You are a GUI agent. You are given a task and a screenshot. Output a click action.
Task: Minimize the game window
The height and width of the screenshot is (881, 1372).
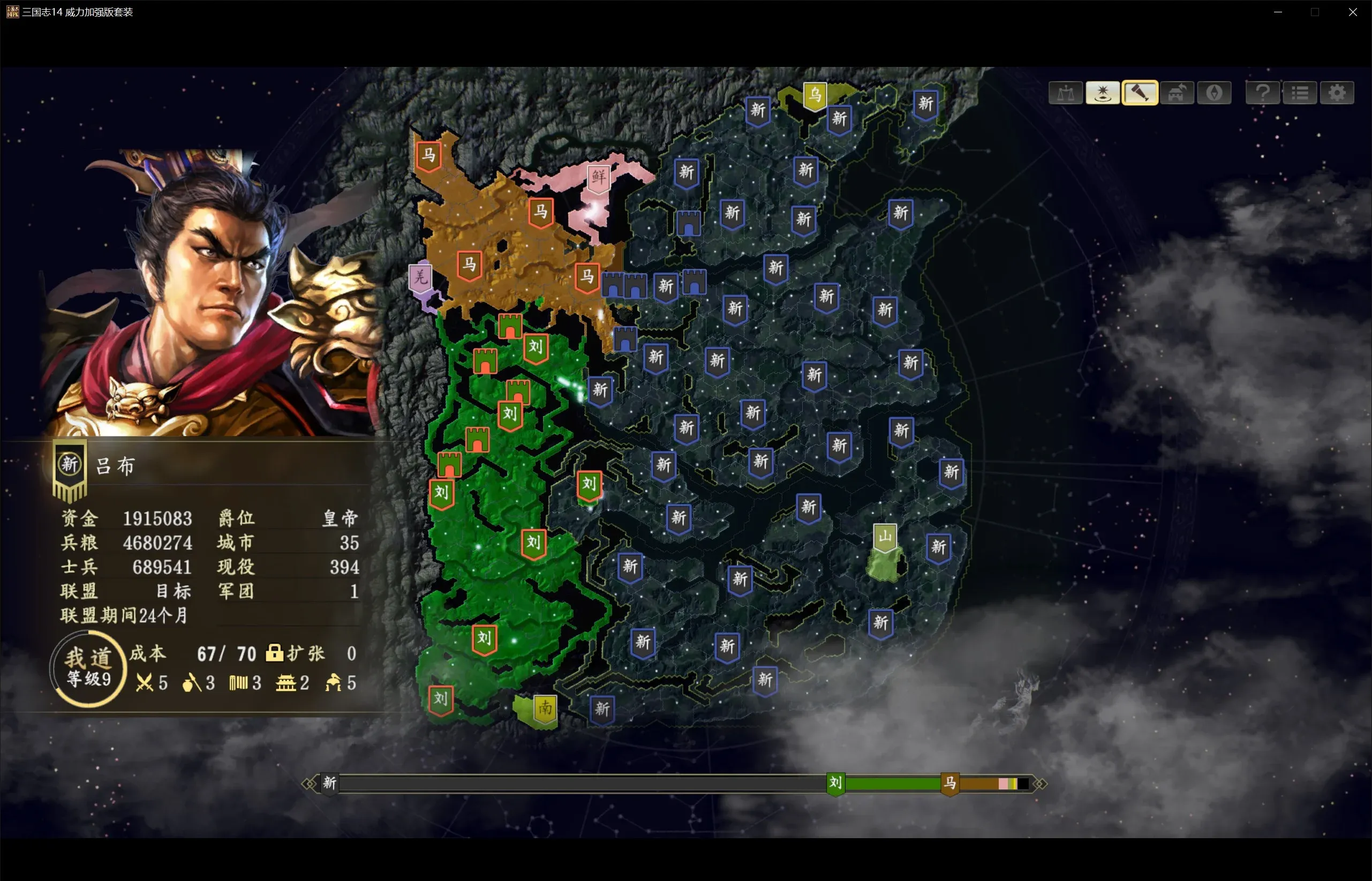[1278, 12]
